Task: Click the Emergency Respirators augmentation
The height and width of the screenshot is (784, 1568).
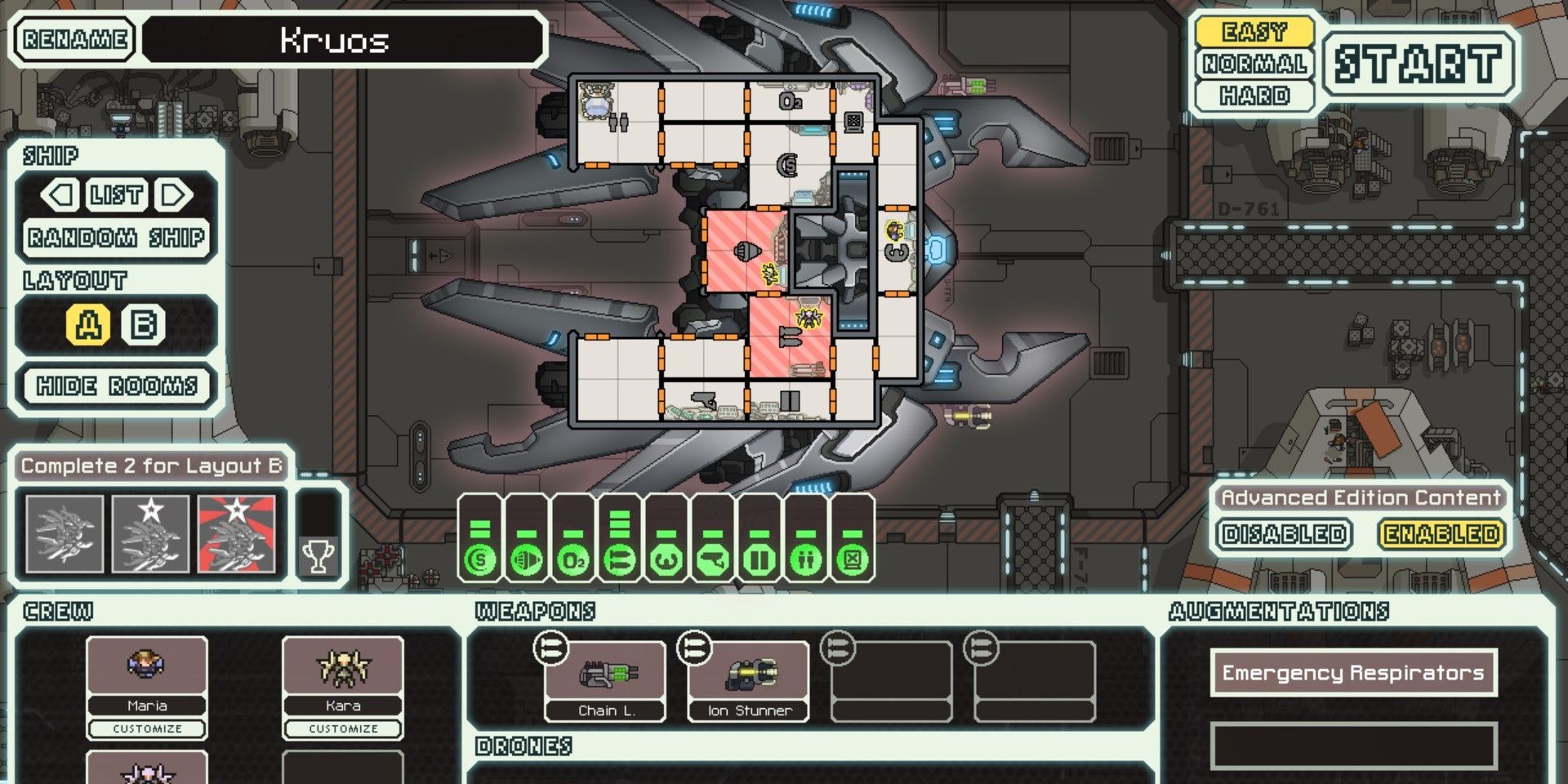Action: pyautogui.click(x=1352, y=673)
